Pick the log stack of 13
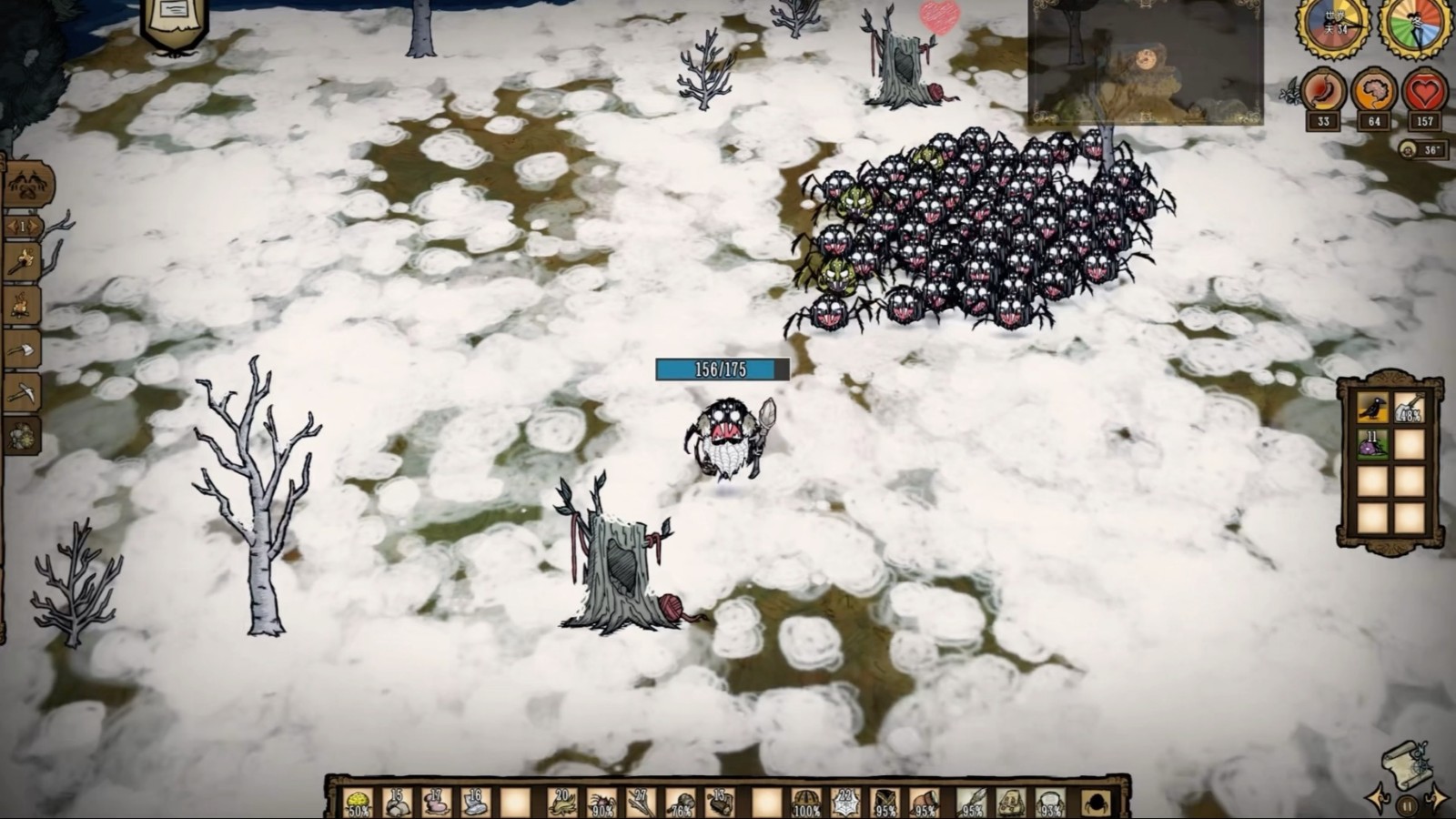This screenshot has height=819, width=1456. coord(720,803)
